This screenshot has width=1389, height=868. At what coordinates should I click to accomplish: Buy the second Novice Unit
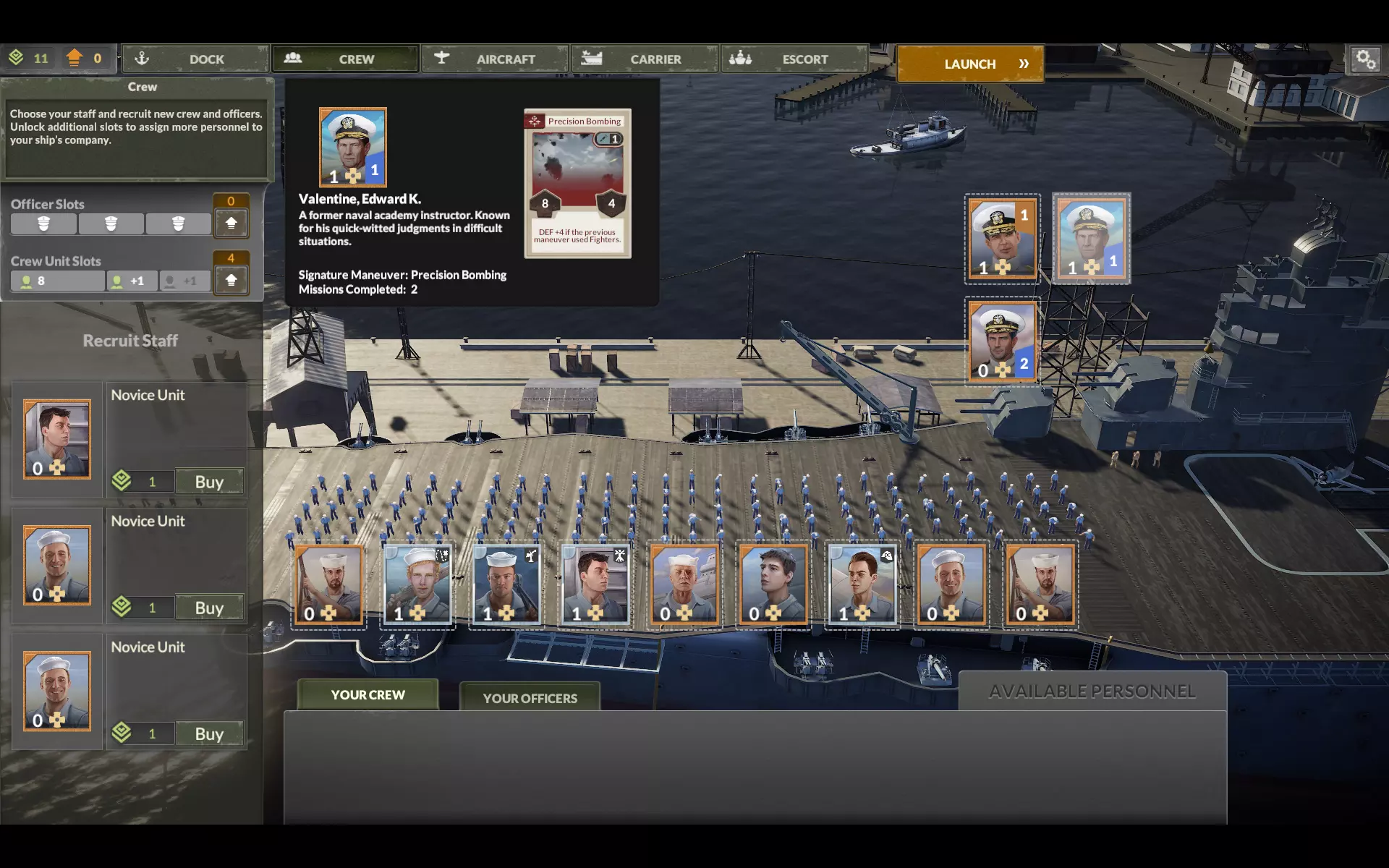point(209,608)
